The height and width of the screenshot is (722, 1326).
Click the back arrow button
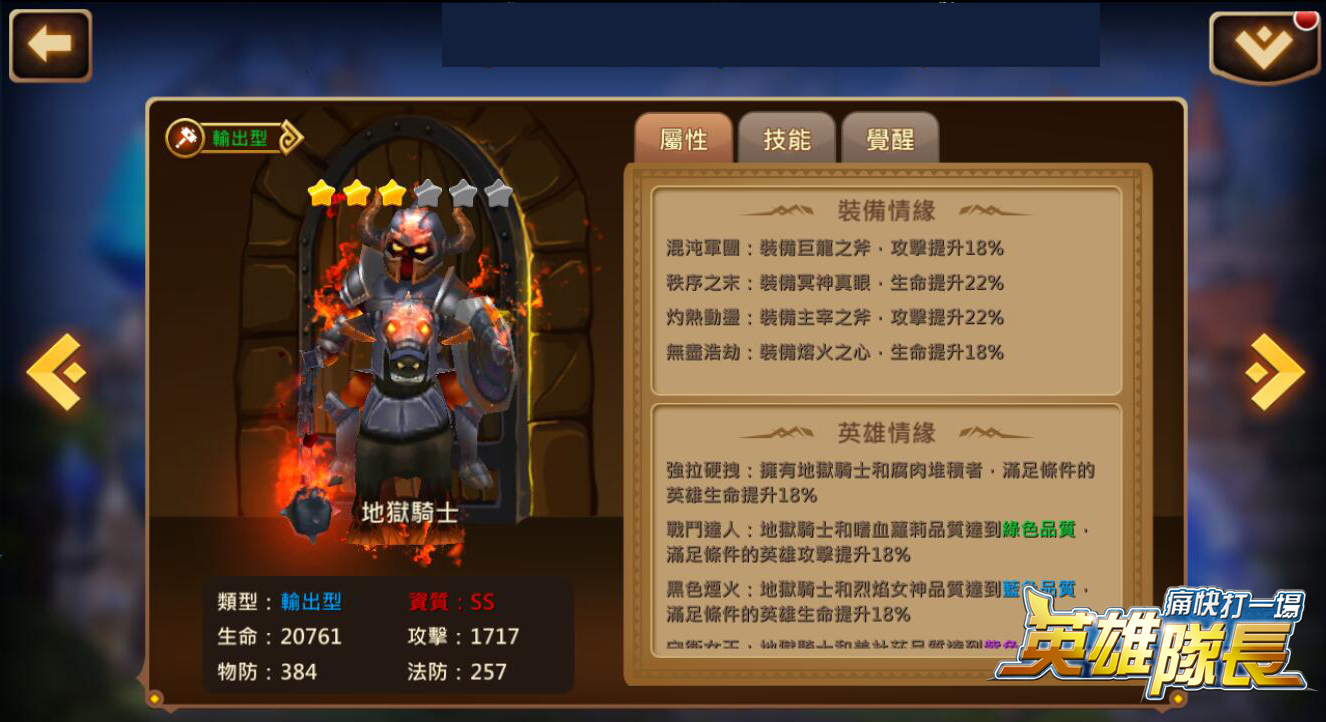pos(50,43)
